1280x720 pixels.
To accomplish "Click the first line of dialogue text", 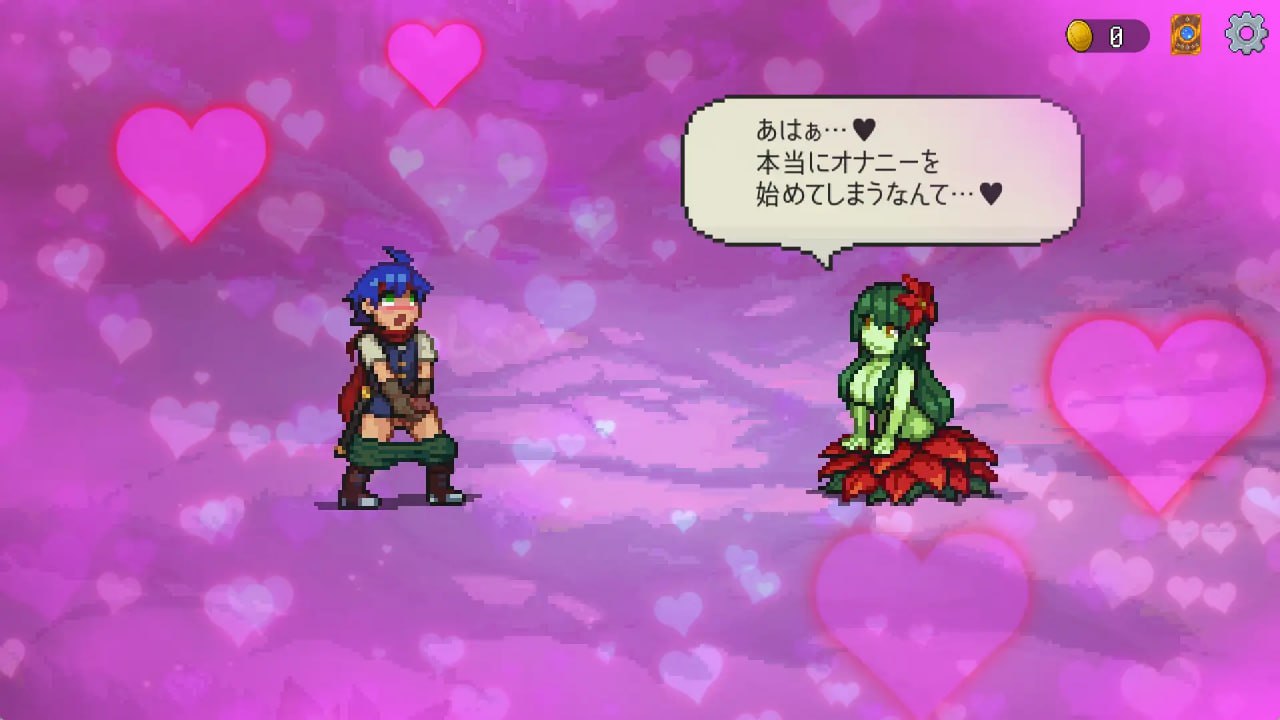I will [810, 128].
